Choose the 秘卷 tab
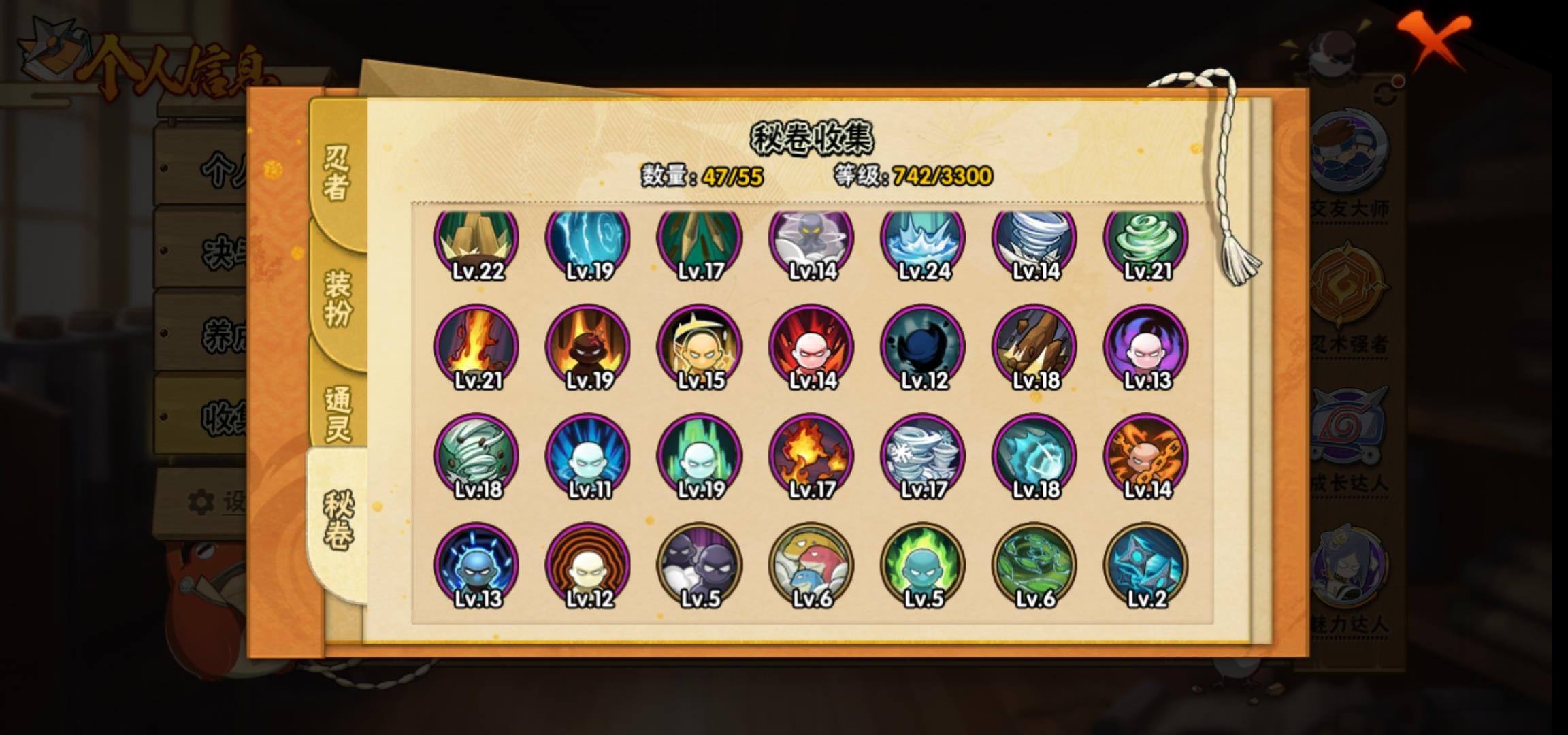Image resolution: width=1568 pixels, height=735 pixels. [338, 520]
